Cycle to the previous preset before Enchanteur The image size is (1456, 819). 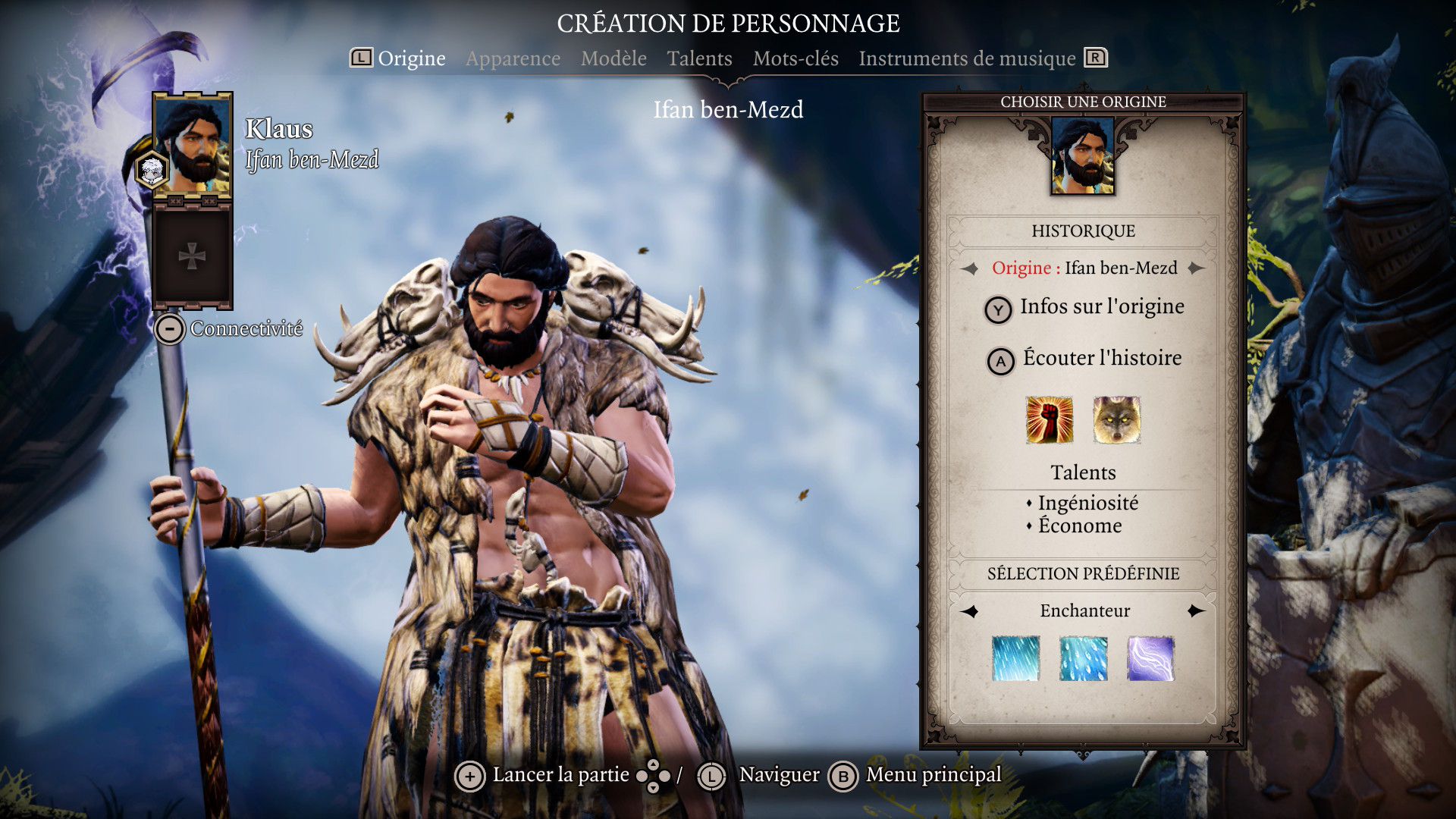(970, 611)
